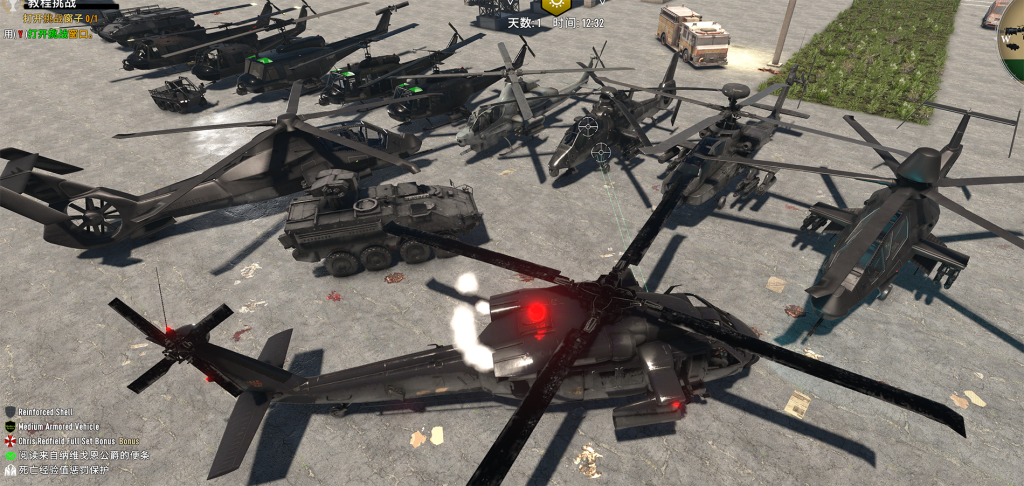Viewport: 1024px width, 486px height.
Task: Click the Reinforced Shell buff icon
Action: 10,412
